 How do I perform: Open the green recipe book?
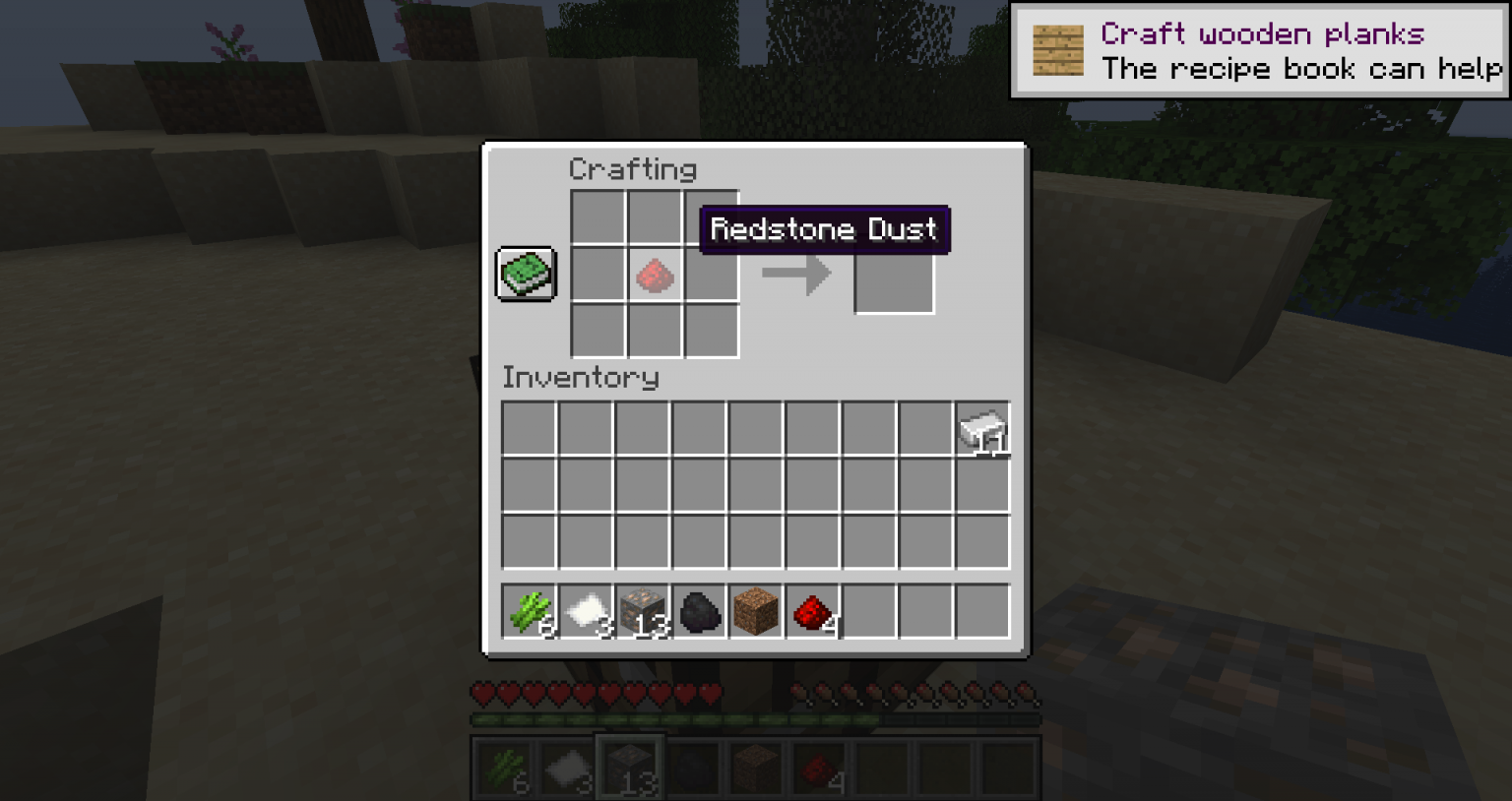pyautogui.click(x=526, y=274)
